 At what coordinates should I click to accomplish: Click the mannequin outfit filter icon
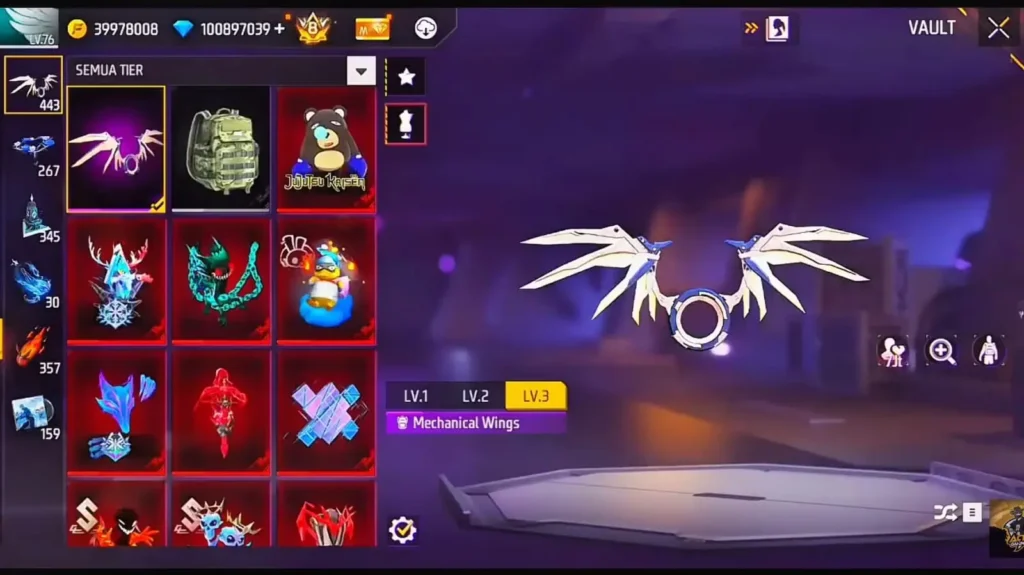coord(405,124)
